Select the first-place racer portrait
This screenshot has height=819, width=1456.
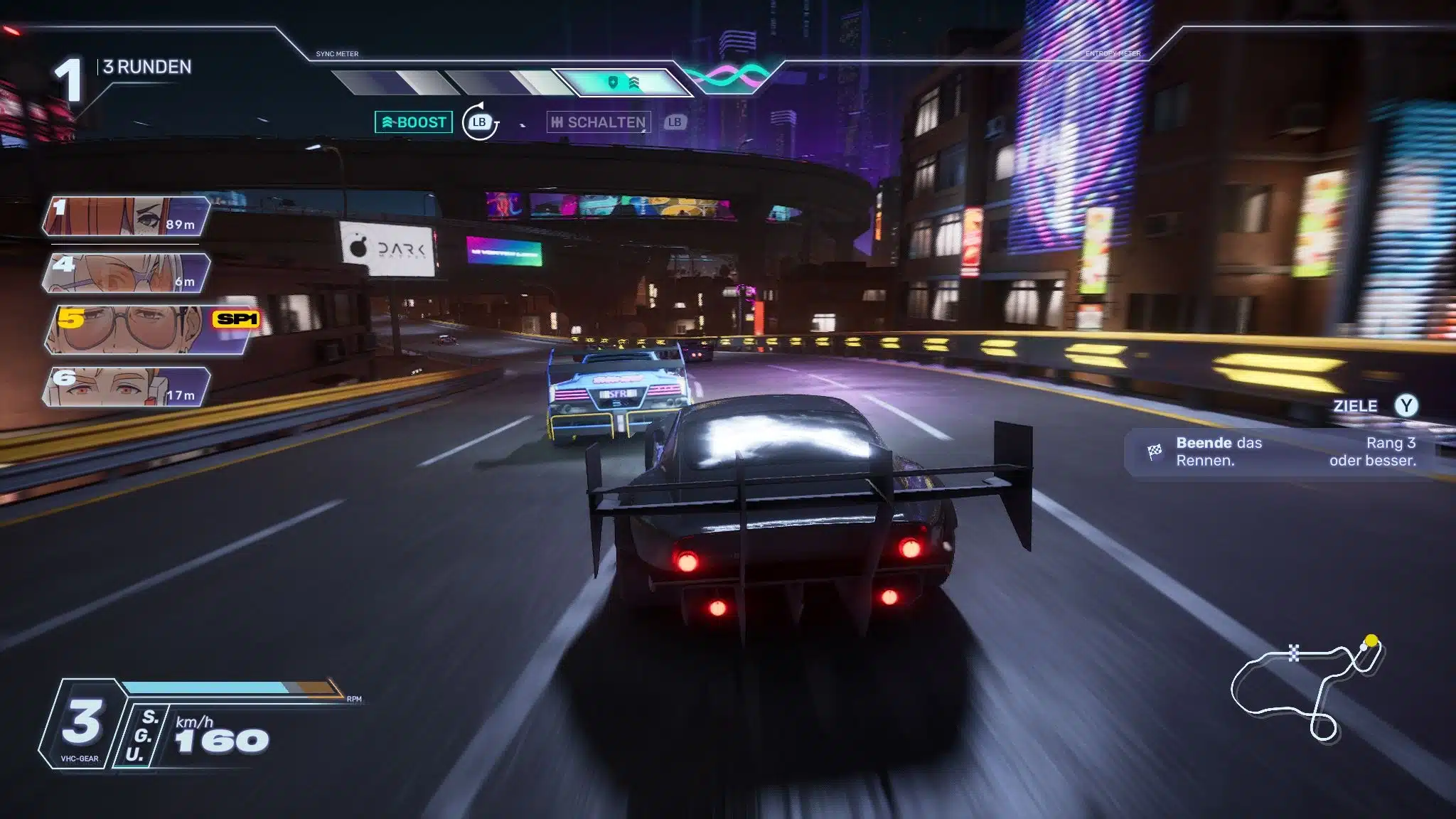pyautogui.click(x=127, y=216)
